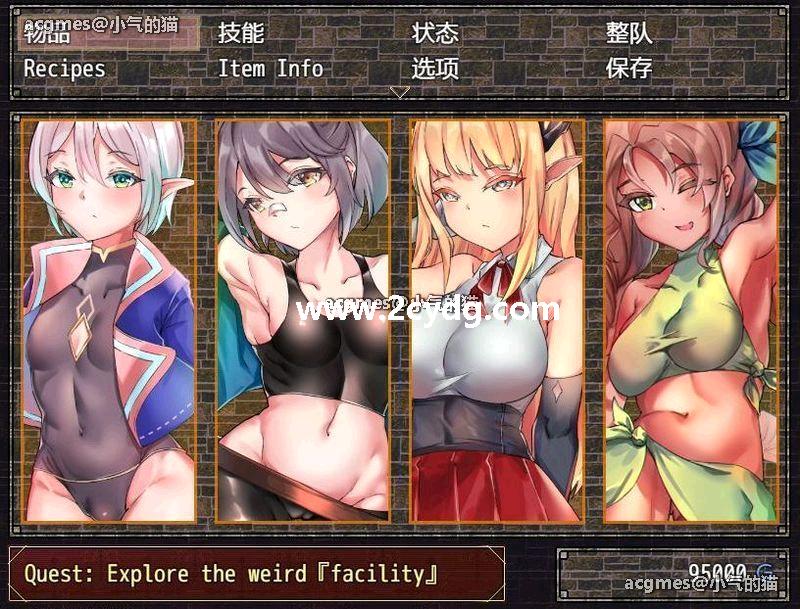
Task: Click the down arrow below the command menu
Action: tap(400, 92)
